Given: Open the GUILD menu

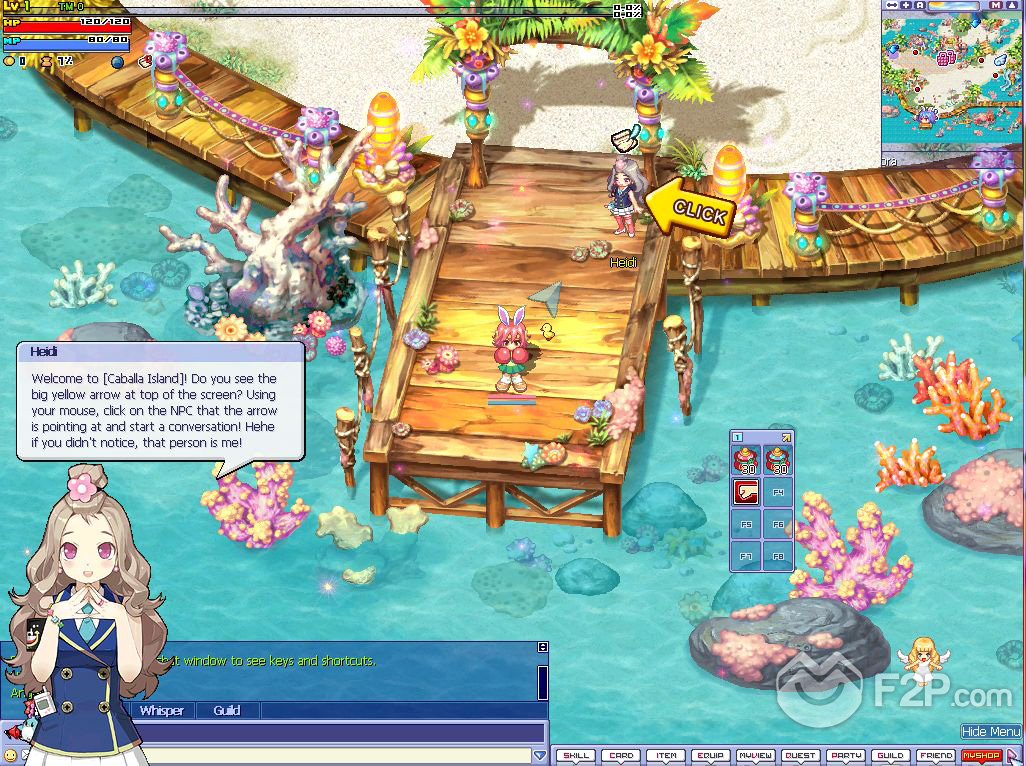Looking at the screenshot, I should (x=890, y=756).
